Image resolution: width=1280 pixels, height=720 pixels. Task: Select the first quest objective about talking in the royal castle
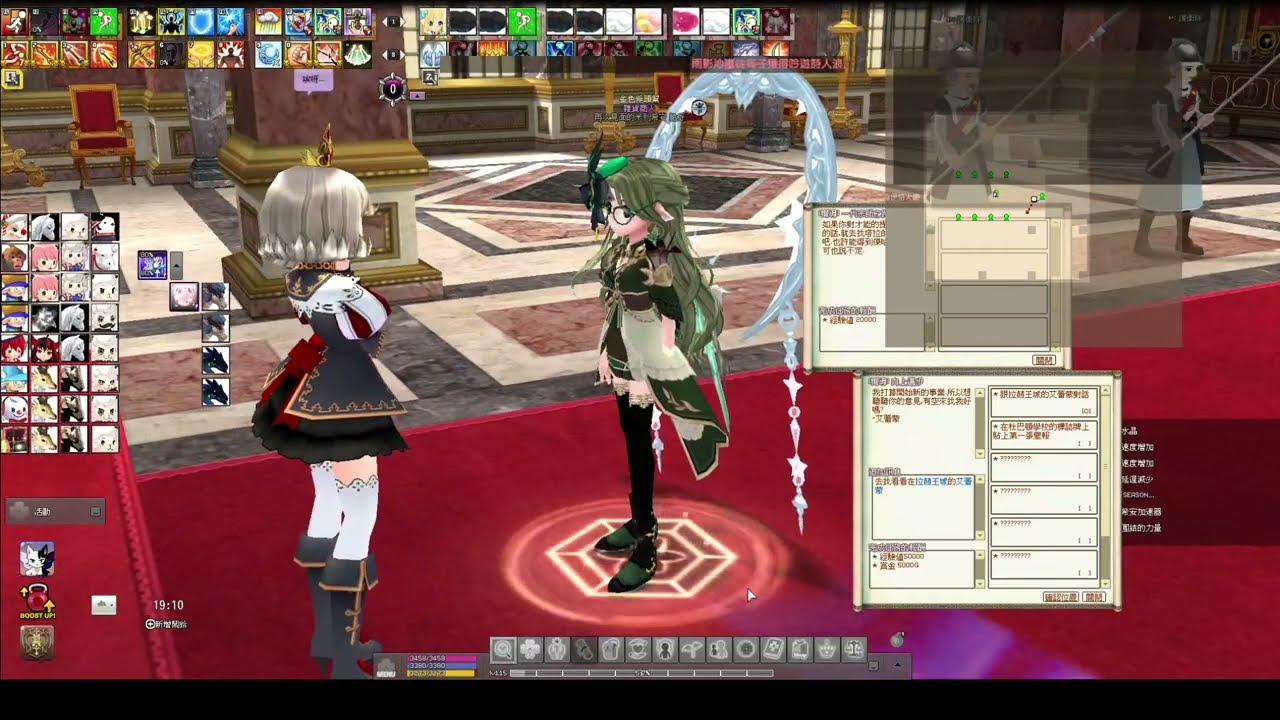coord(1043,402)
